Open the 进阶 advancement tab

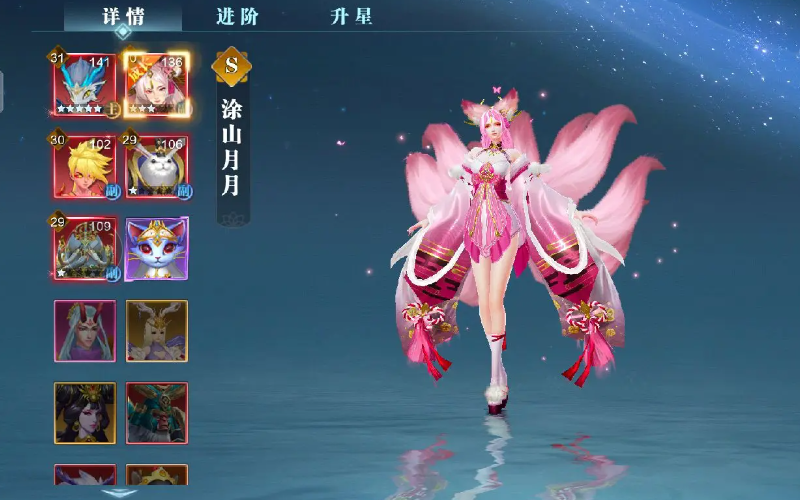[x=236, y=16]
